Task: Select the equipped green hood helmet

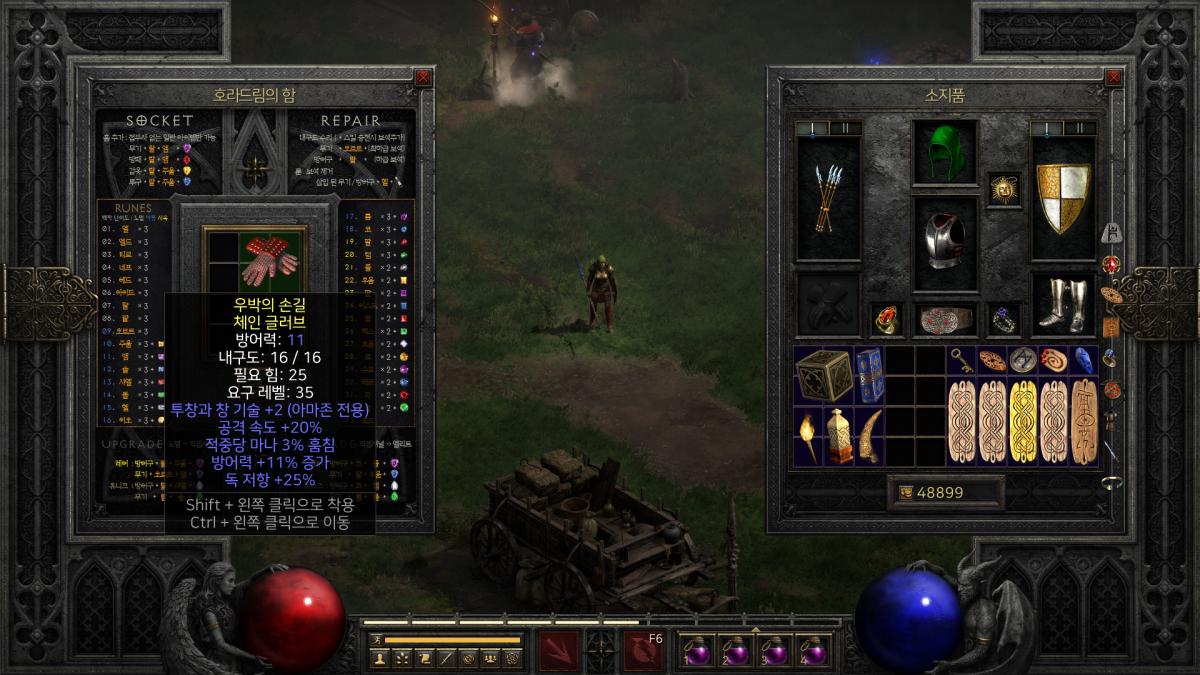Action: pos(944,153)
